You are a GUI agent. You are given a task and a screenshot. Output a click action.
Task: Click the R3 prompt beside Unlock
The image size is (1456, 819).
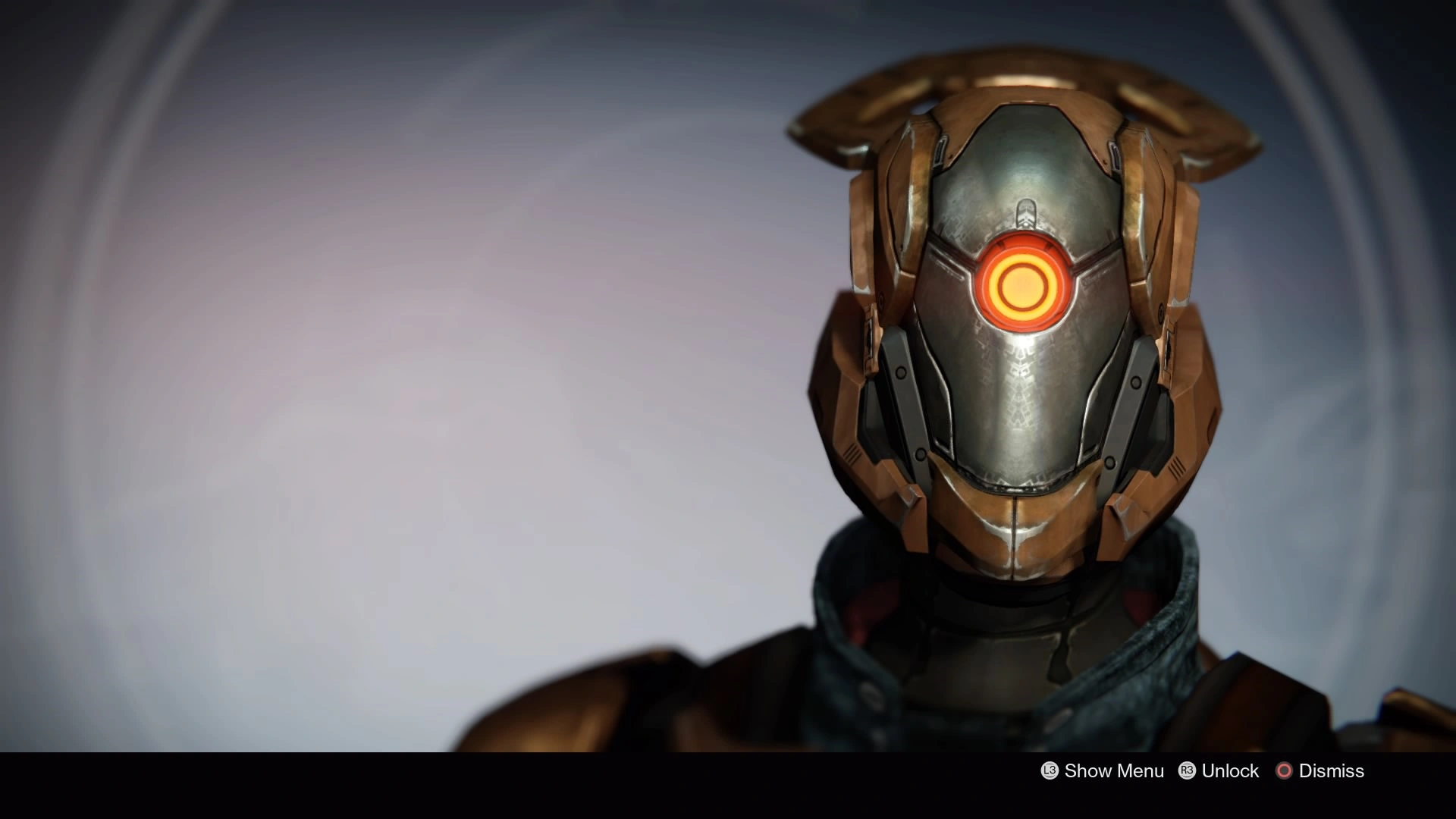point(1188,771)
